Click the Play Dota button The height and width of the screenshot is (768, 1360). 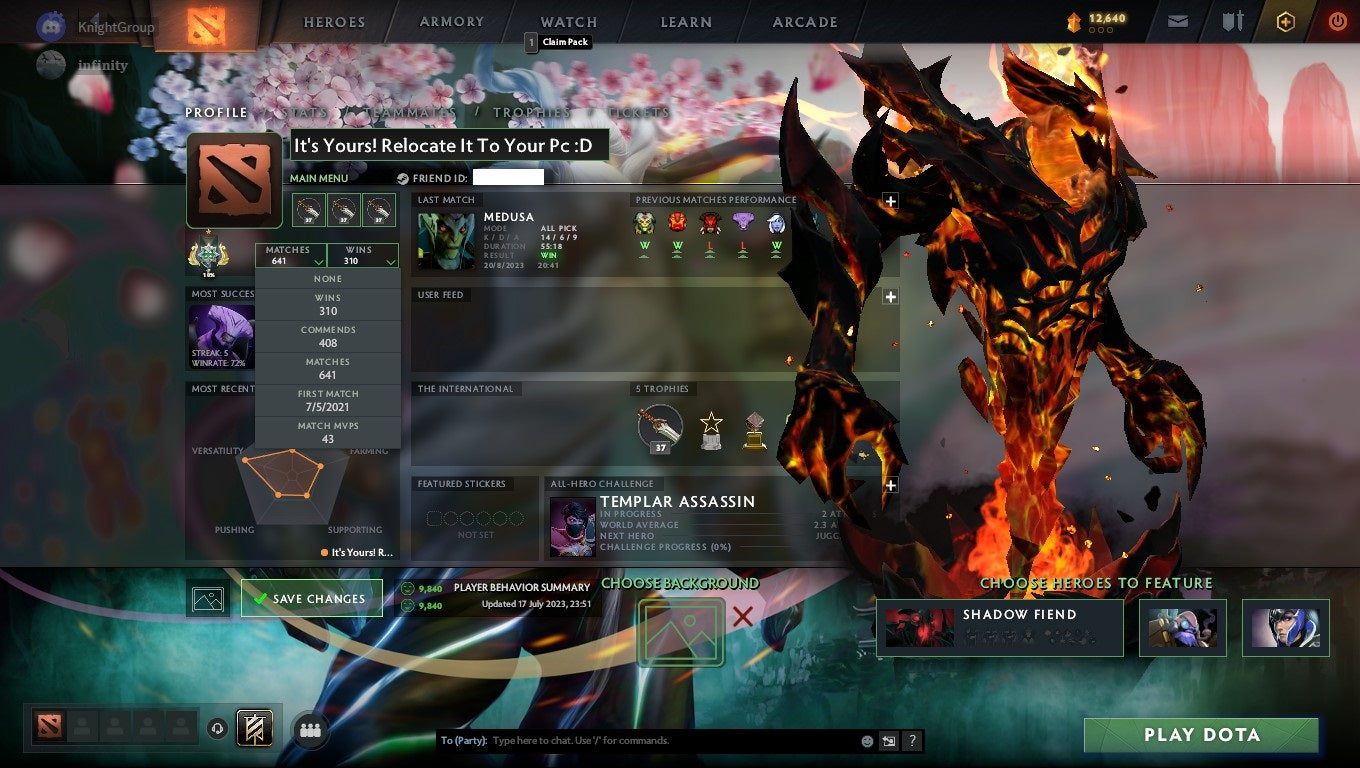pyautogui.click(x=1201, y=735)
